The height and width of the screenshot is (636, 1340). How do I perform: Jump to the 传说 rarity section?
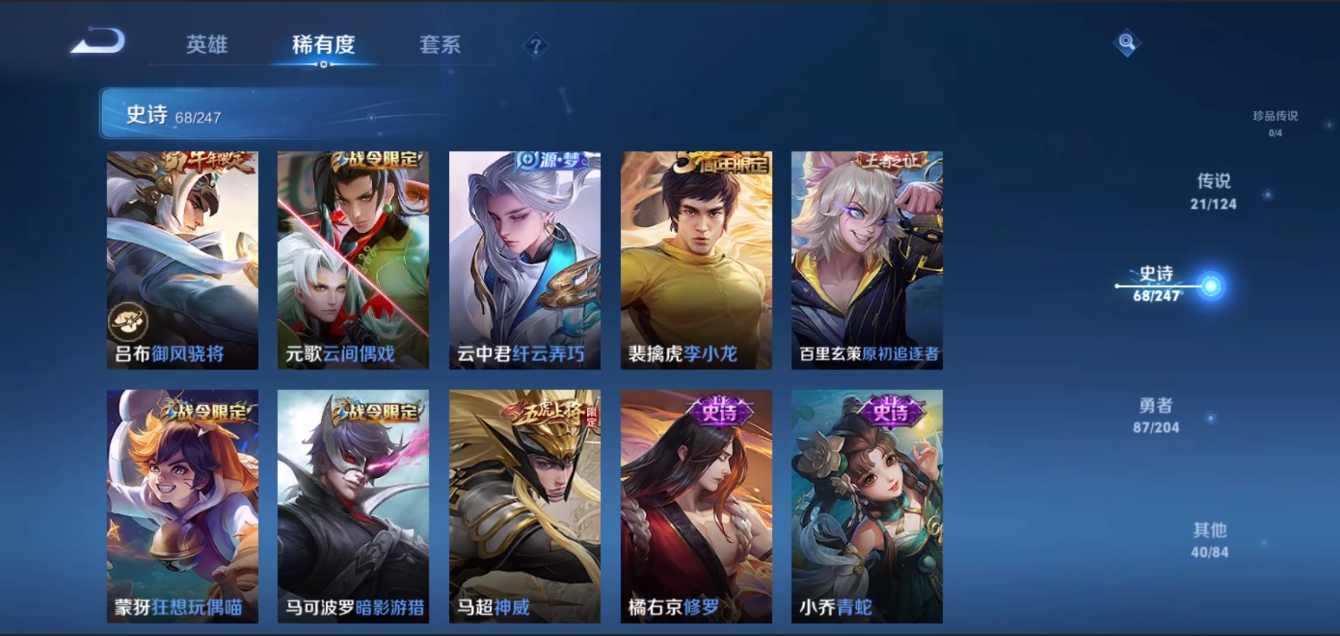1213,191
